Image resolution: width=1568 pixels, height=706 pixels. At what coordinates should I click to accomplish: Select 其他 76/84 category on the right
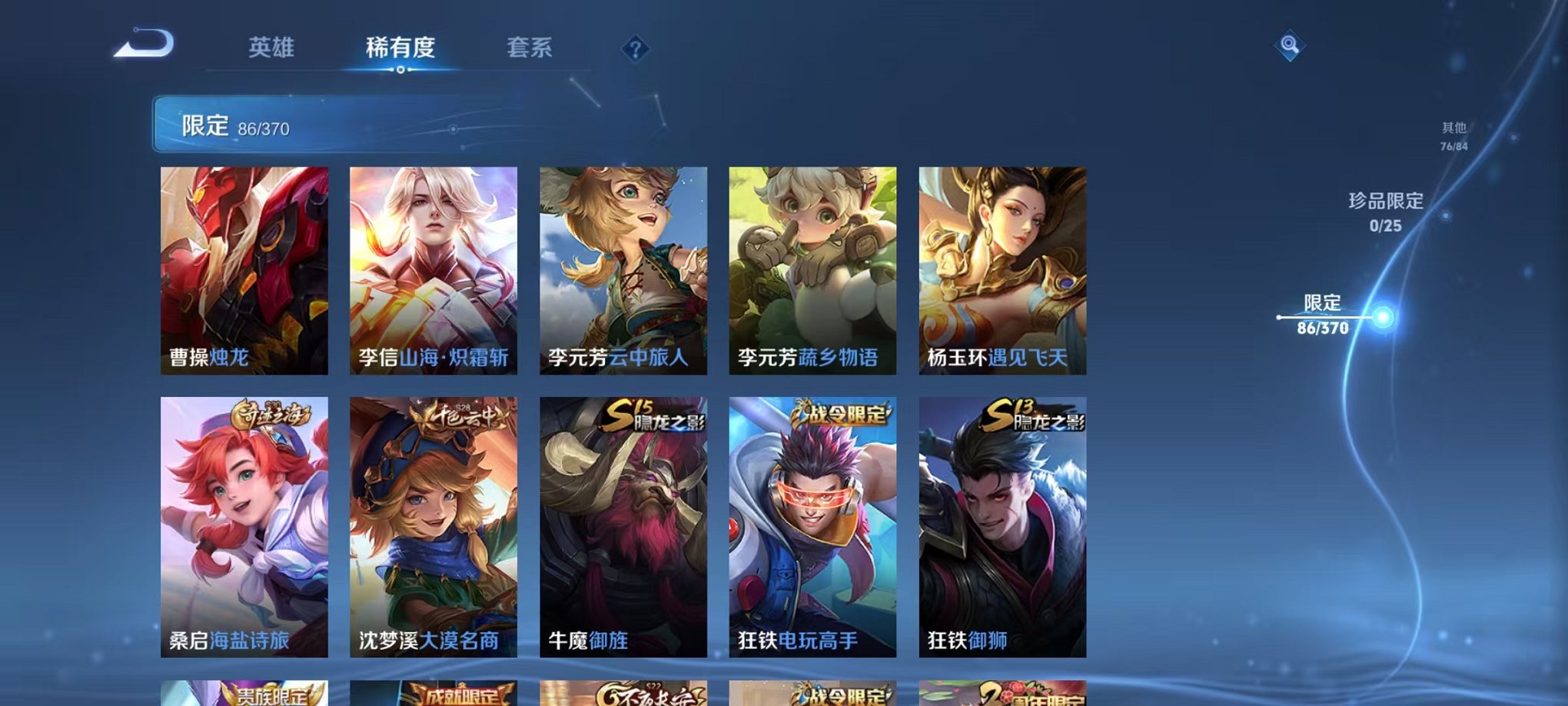[1453, 135]
